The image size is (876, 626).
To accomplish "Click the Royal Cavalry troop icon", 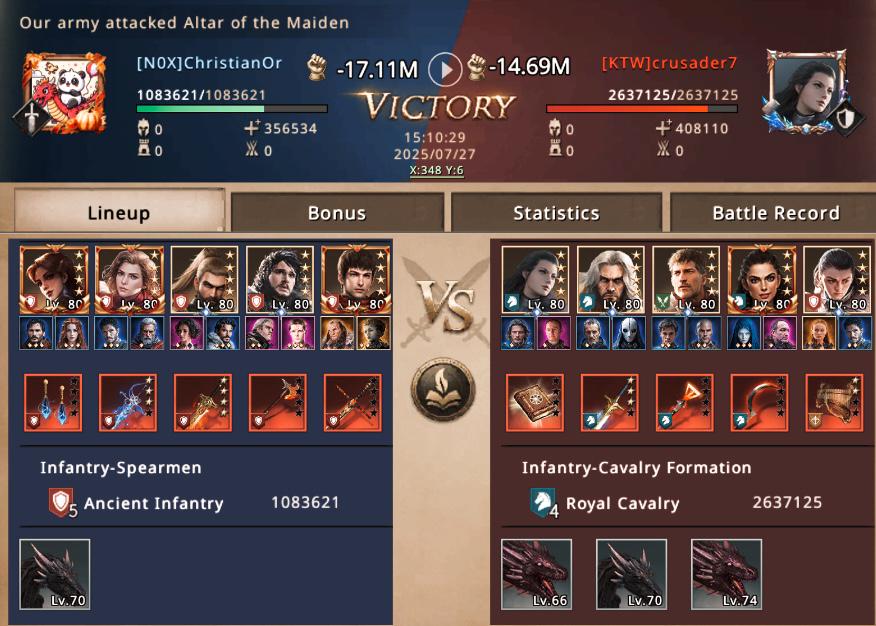I will coord(543,503).
